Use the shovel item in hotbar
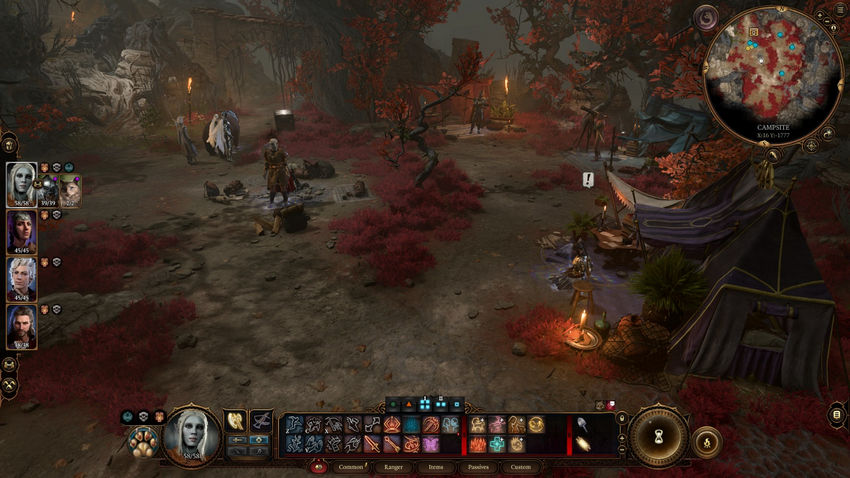Viewport: 850px width, 478px height. [x=582, y=424]
